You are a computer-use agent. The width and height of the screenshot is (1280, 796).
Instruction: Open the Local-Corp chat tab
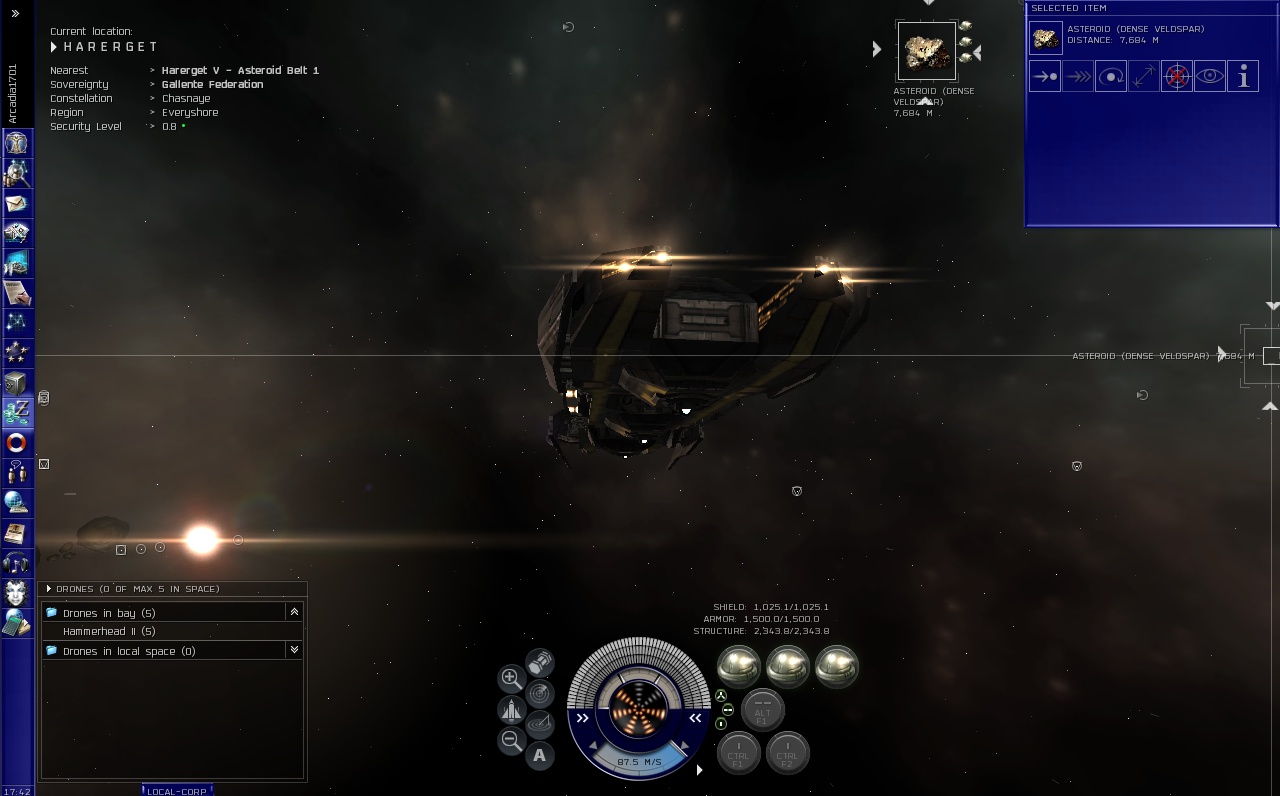[x=177, y=791]
